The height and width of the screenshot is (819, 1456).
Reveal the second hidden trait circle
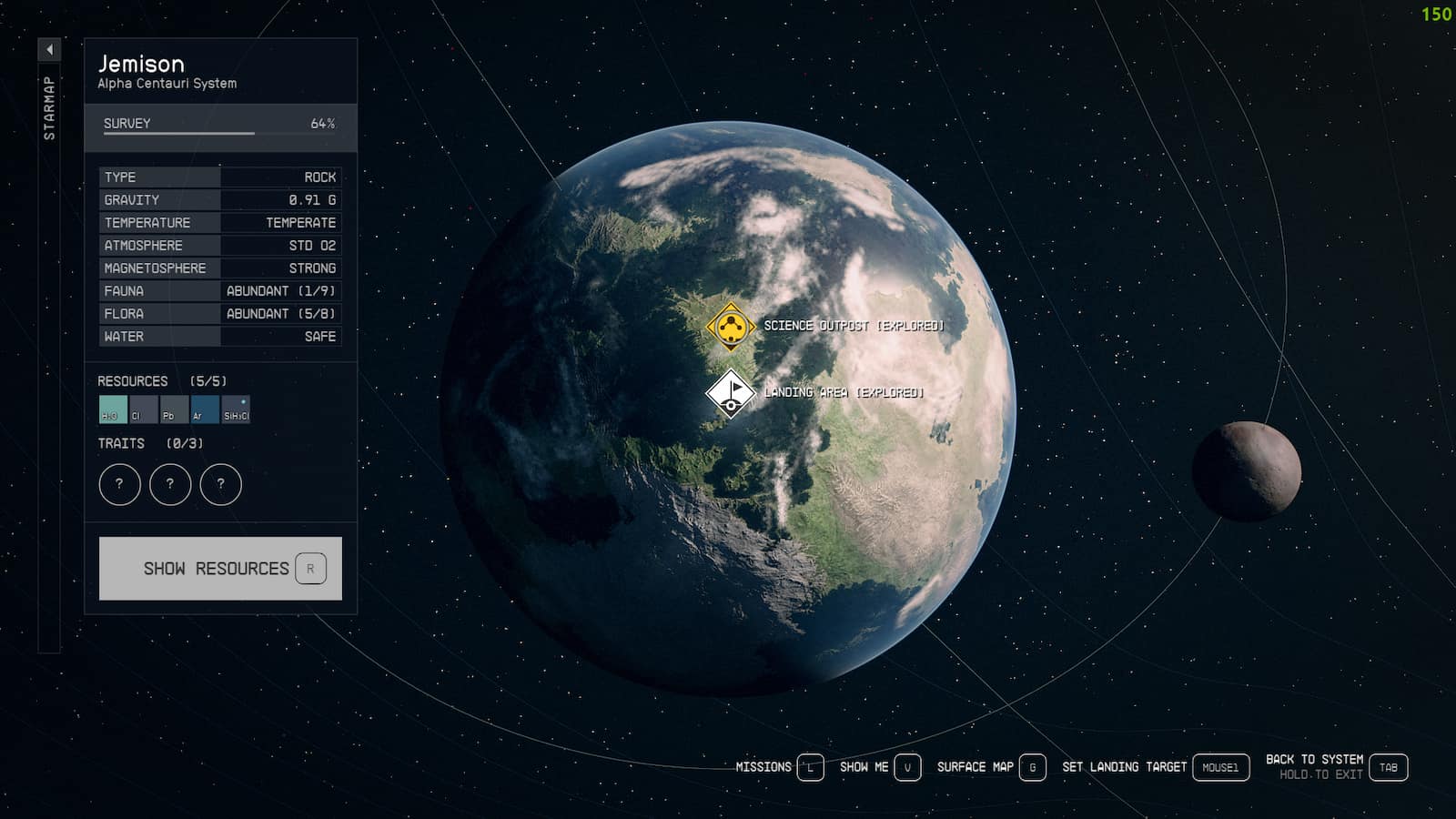169,484
